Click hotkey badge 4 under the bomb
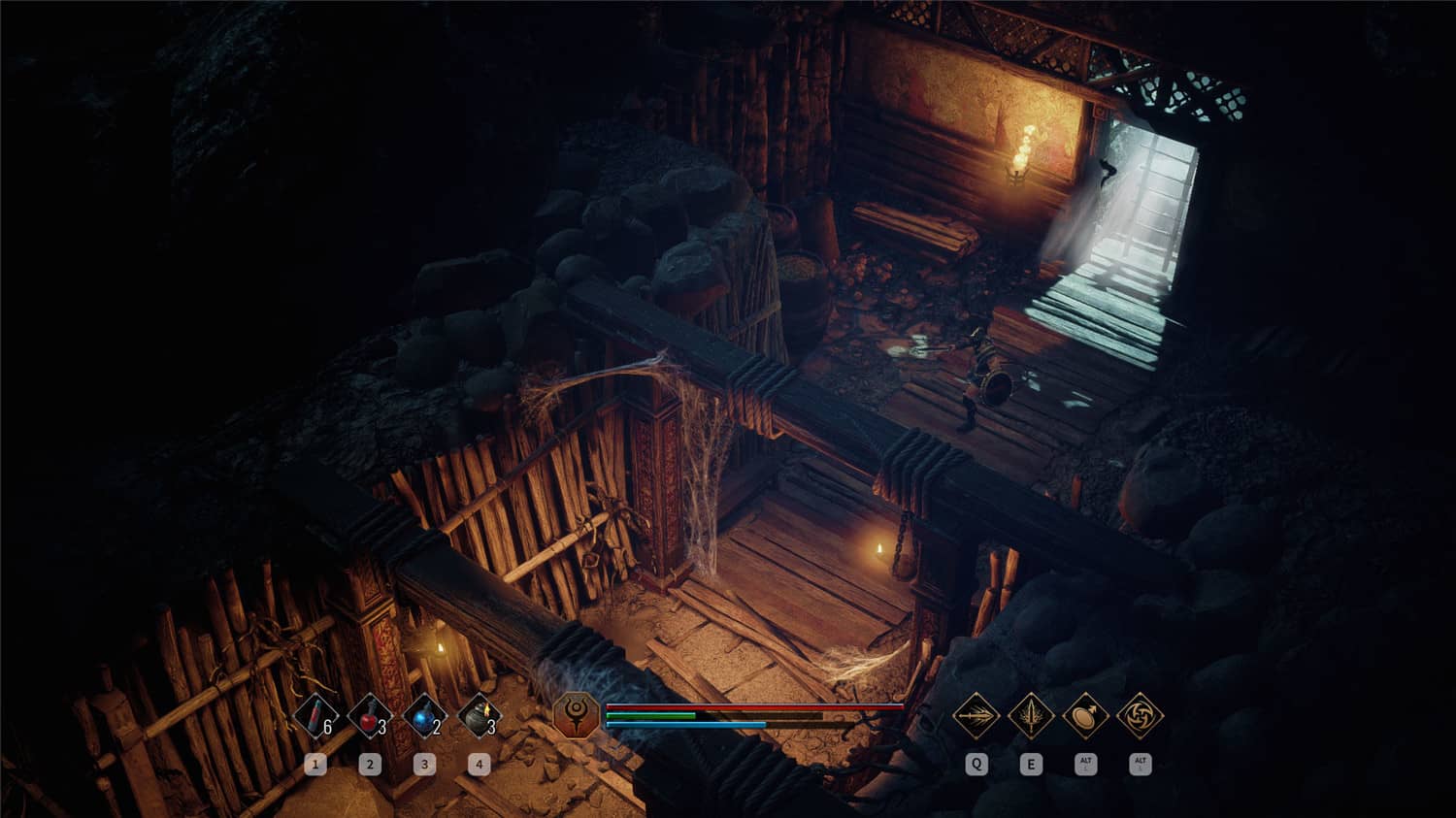Image resolution: width=1456 pixels, height=818 pixels. 479,764
